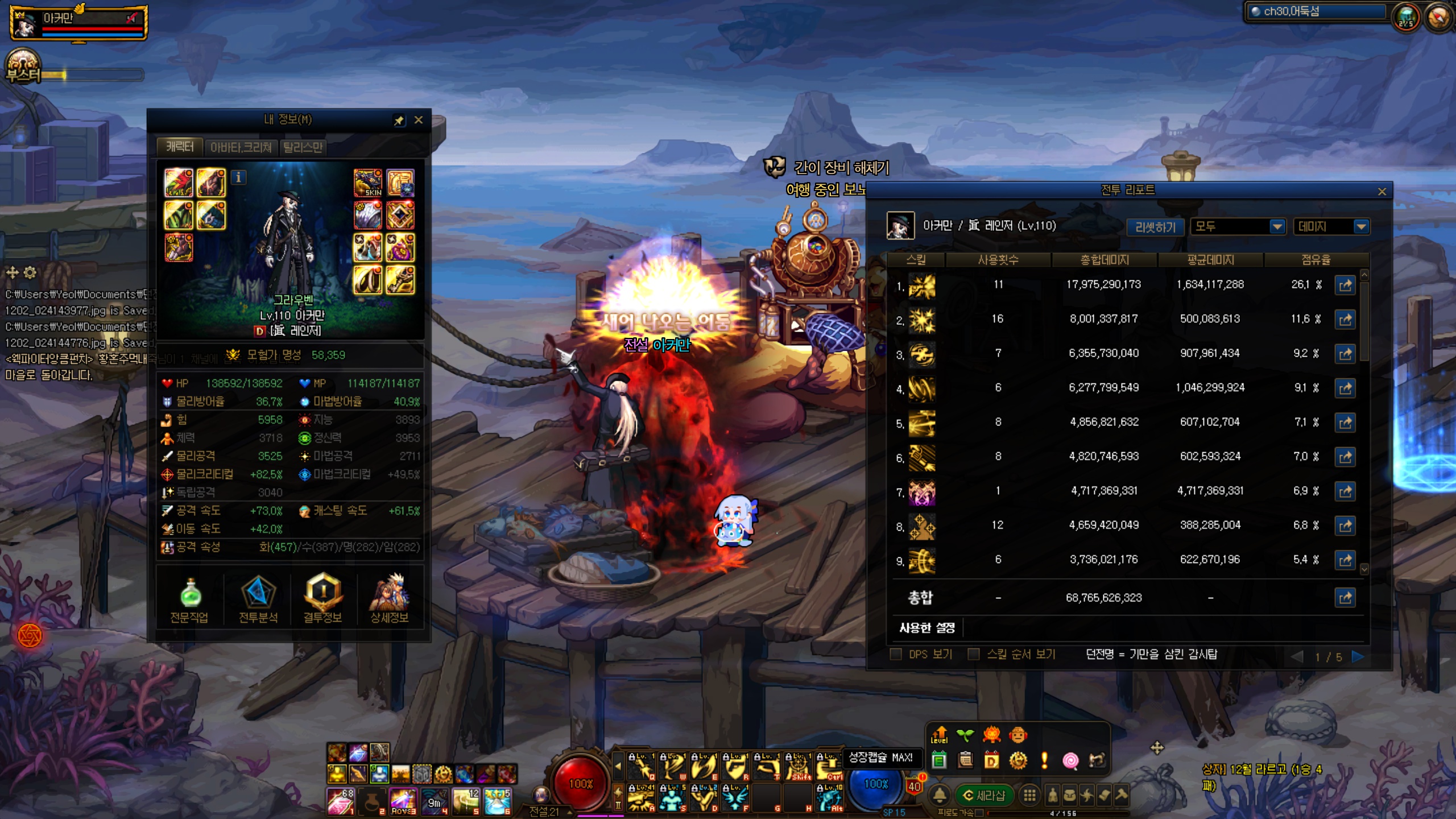Open 상세정보 detailed stats
Screen dimensions: 1456x819
click(390, 599)
